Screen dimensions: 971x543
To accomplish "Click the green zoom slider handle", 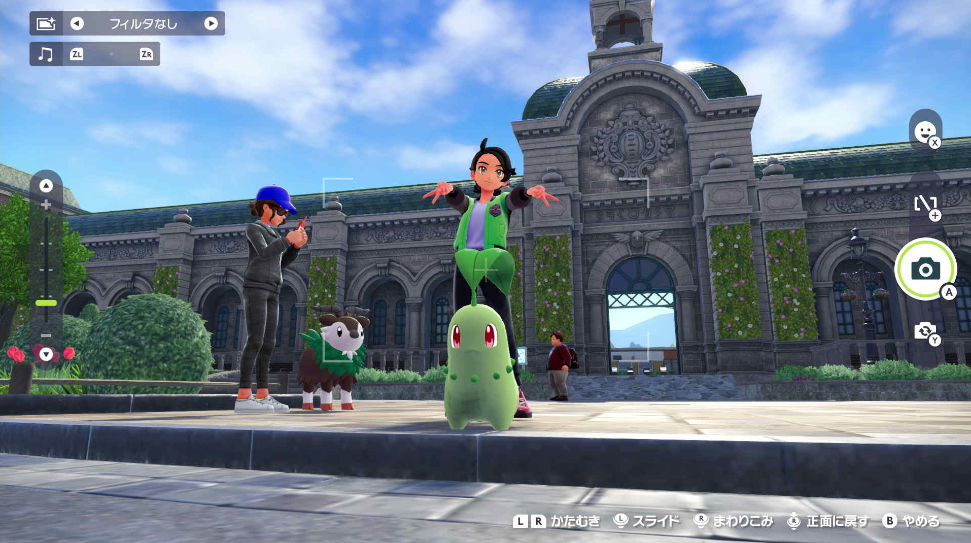I will pos(46,302).
